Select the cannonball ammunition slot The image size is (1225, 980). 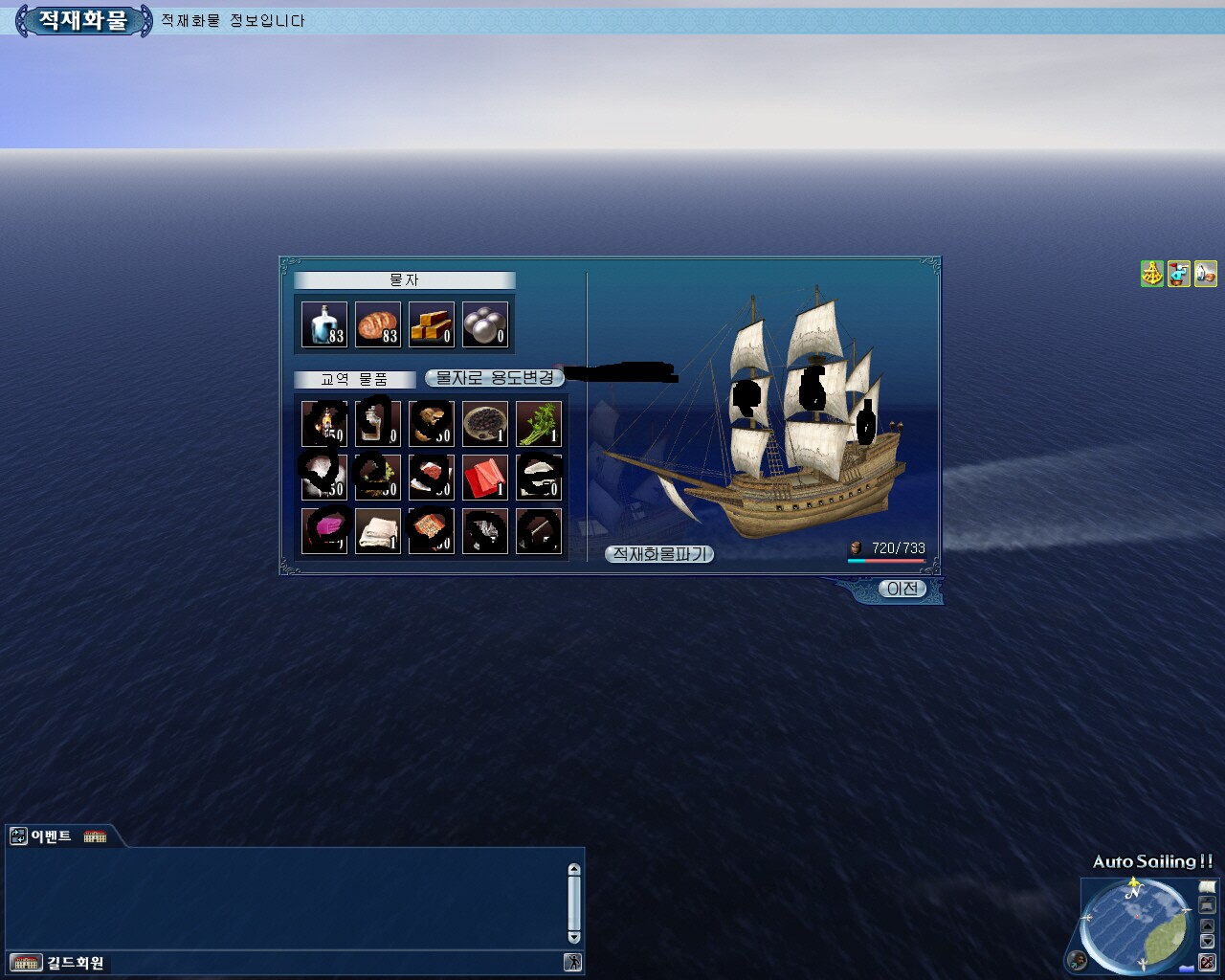[x=485, y=324]
